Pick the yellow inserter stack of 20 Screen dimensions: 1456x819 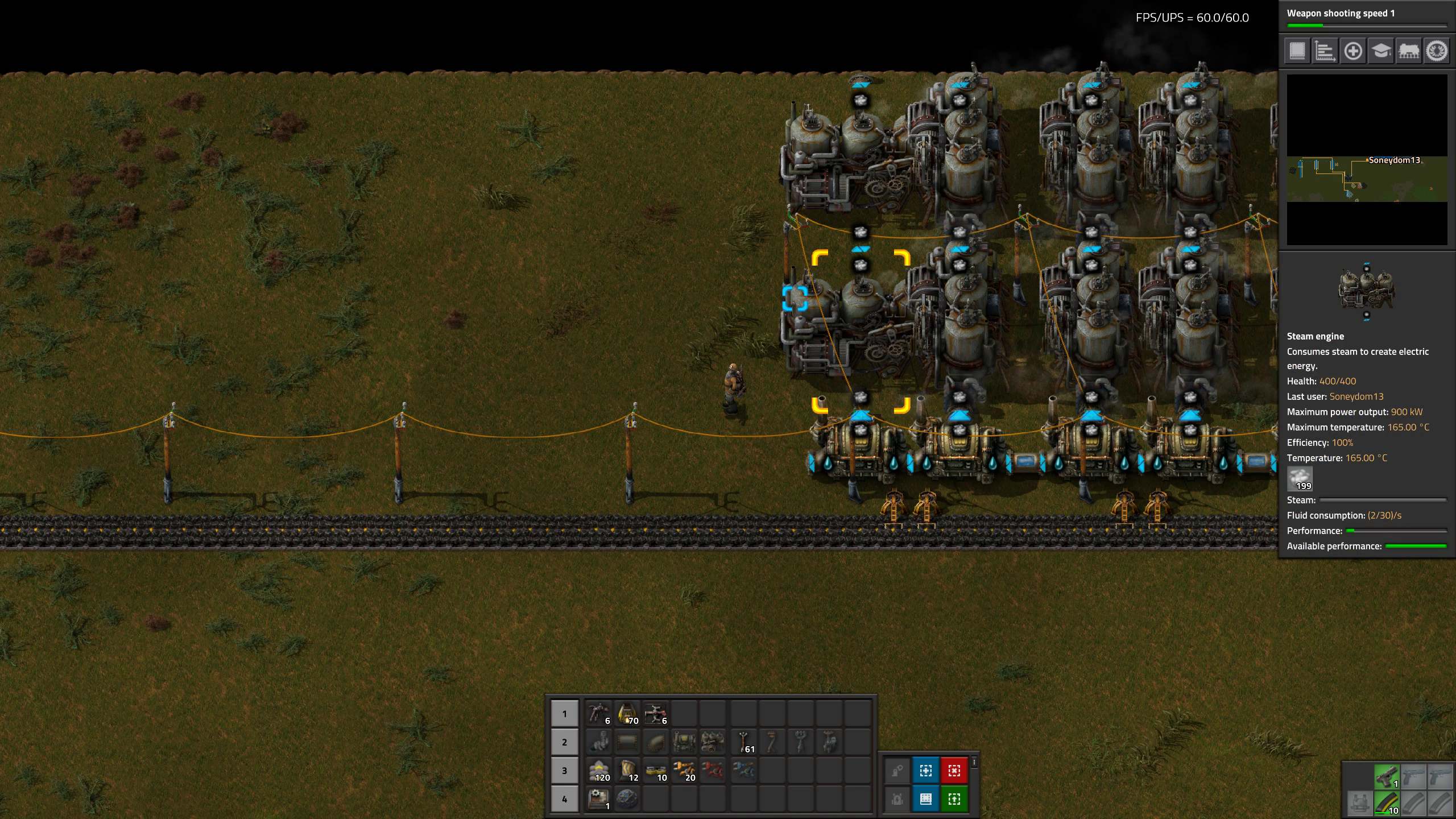point(684,771)
